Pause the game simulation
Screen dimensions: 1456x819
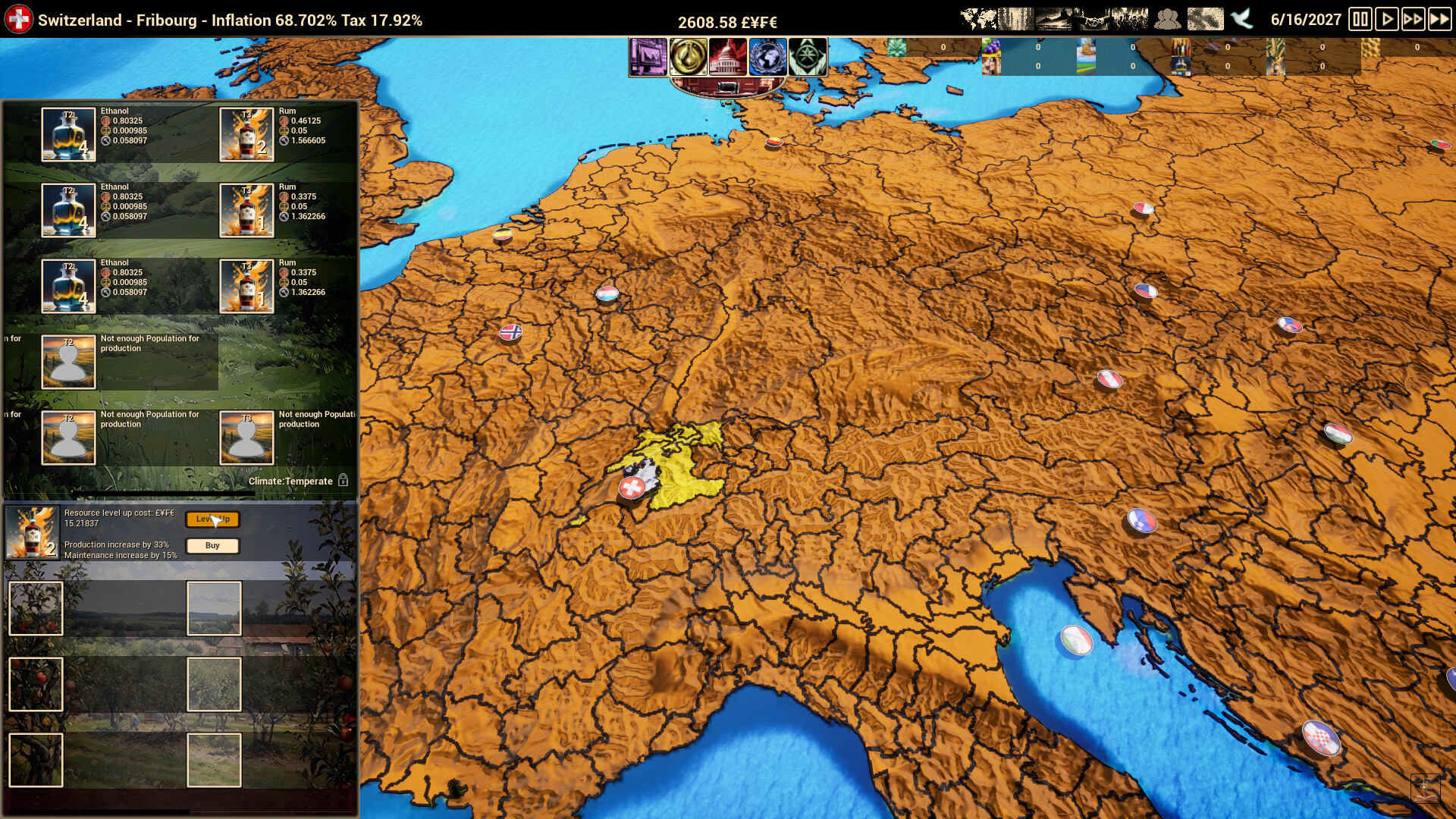click(x=1361, y=19)
